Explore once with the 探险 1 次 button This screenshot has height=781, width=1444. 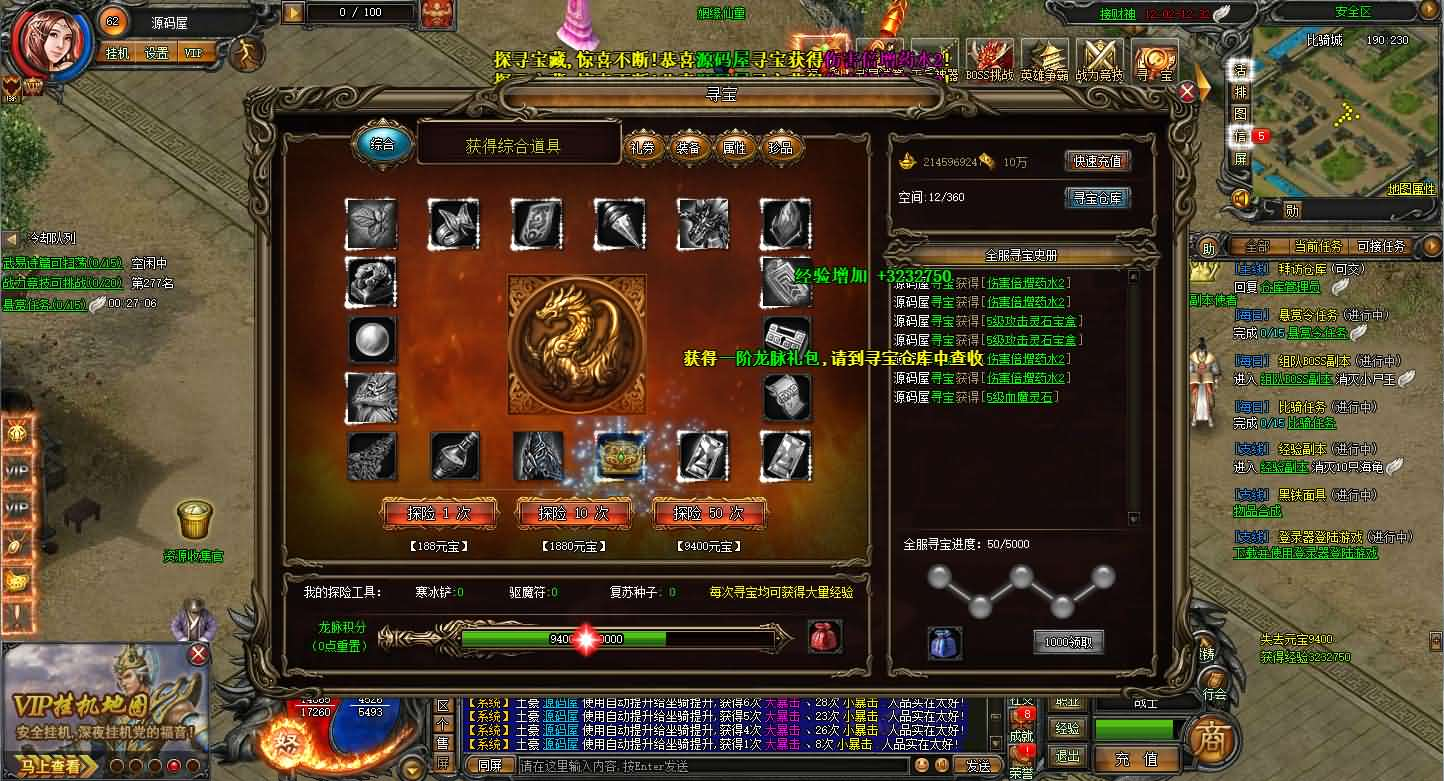click(439, 514)
